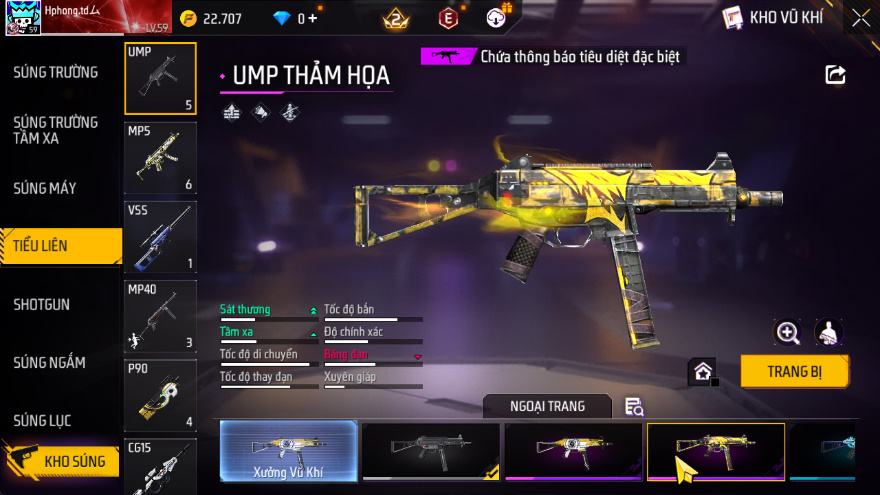This screenshot has height=495, width=880.
Task: Open the SÚNG TRƯỜNG TẦM XA category
Action: (x=56, y=130)
